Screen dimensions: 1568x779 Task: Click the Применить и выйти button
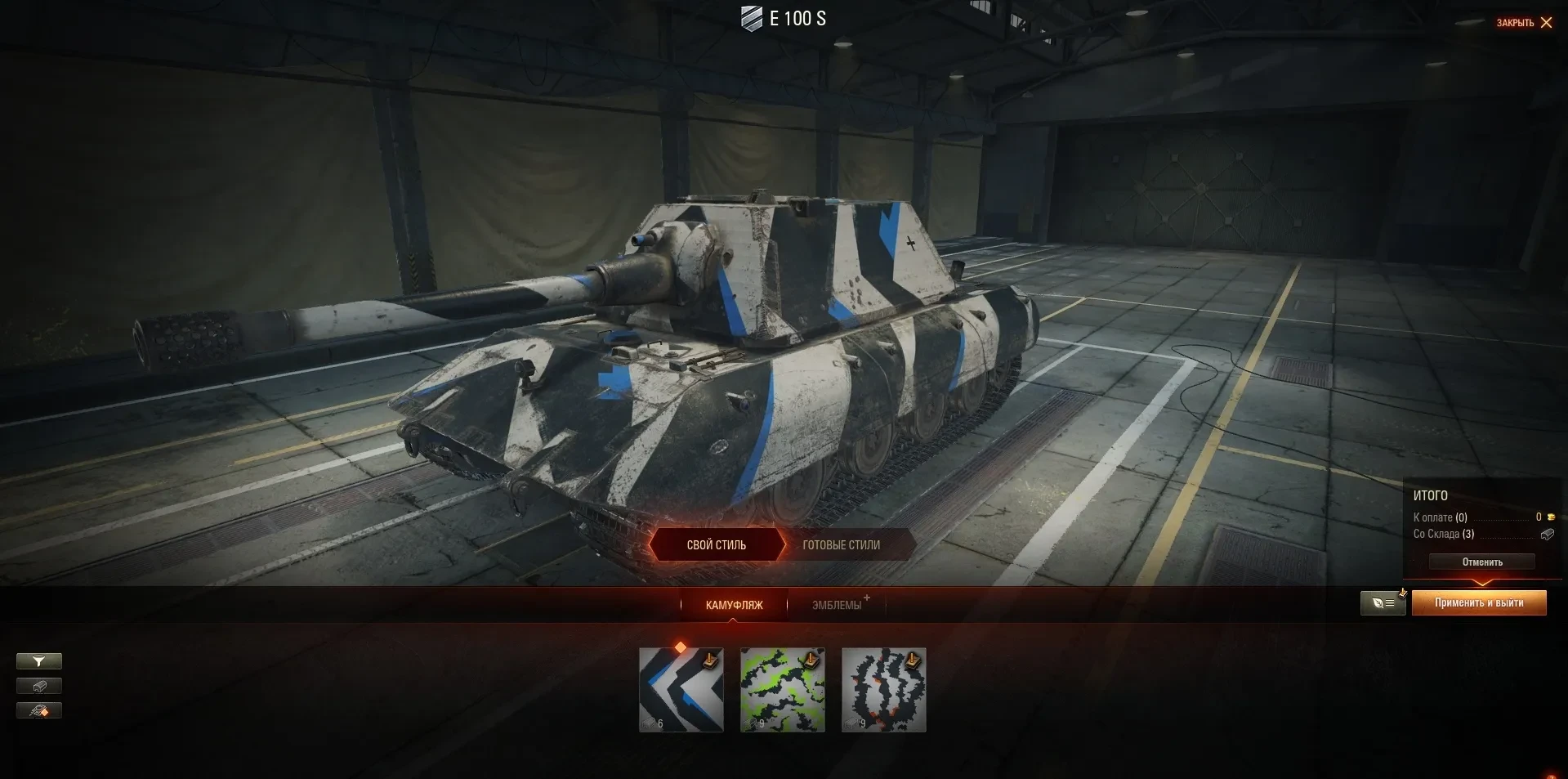(1478, 603)
